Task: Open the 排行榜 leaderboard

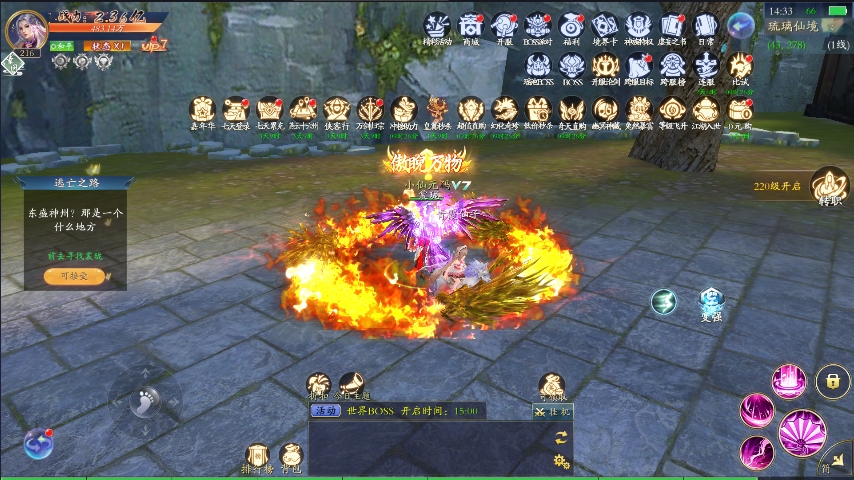Action: [257, 457]
